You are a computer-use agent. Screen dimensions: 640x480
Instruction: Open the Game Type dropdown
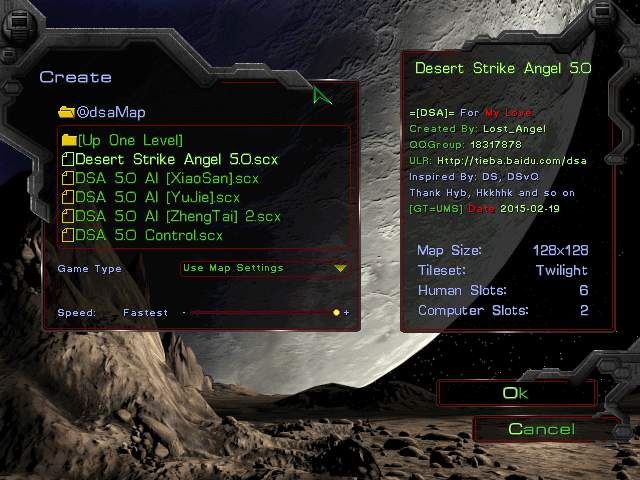point(265,268)
